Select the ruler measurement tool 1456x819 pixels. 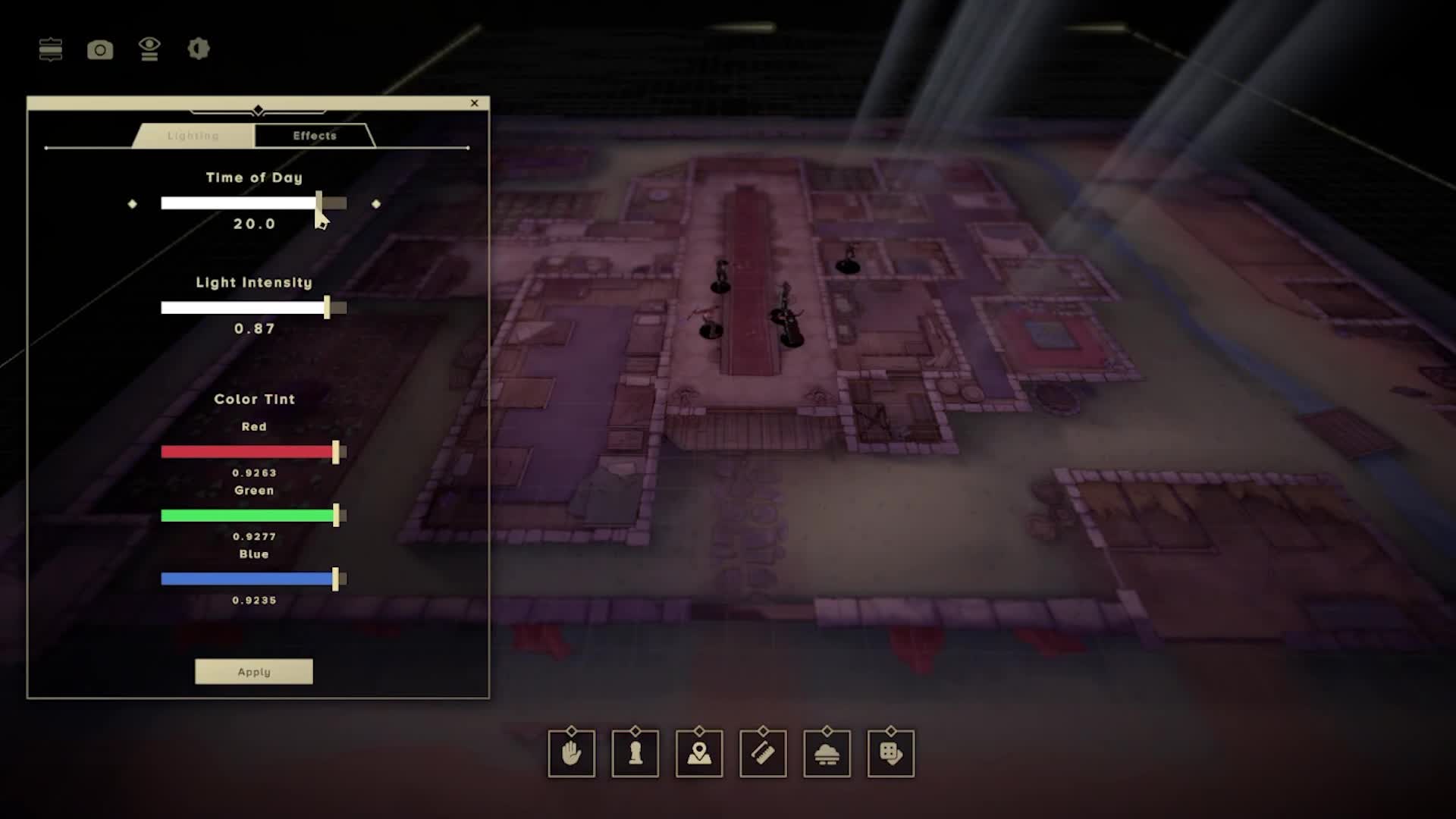tap(763, 753)
